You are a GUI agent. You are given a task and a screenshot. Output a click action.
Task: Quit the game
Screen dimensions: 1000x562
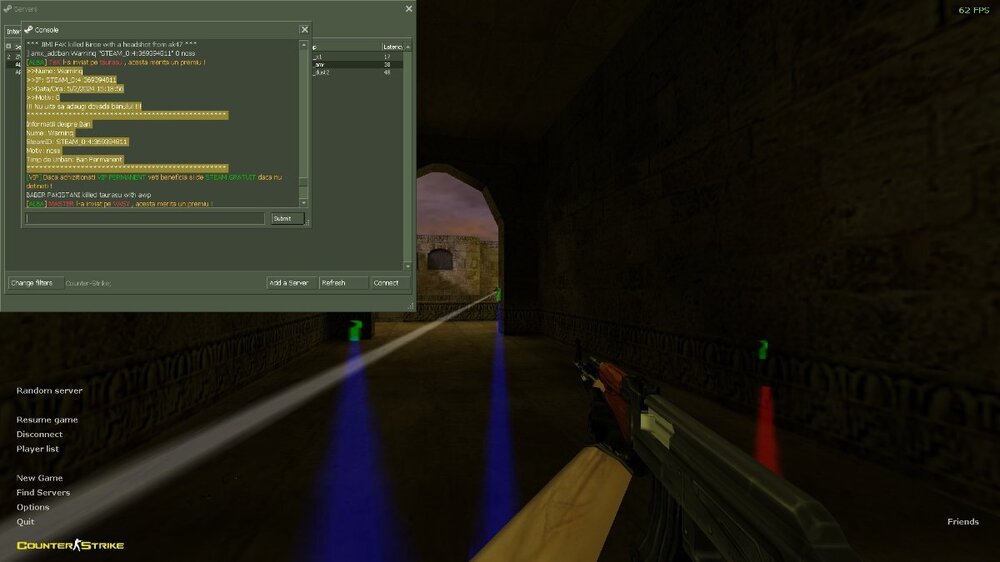(x=25, y=522)
